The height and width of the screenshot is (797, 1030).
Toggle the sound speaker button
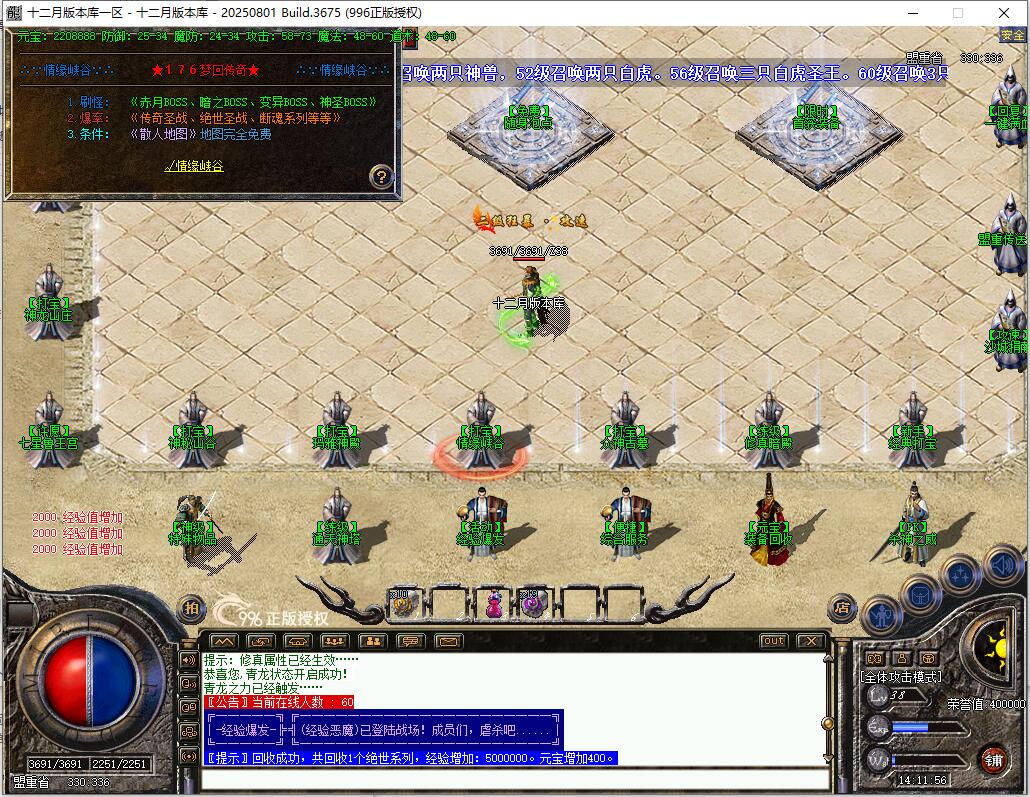coord(1001,566)
